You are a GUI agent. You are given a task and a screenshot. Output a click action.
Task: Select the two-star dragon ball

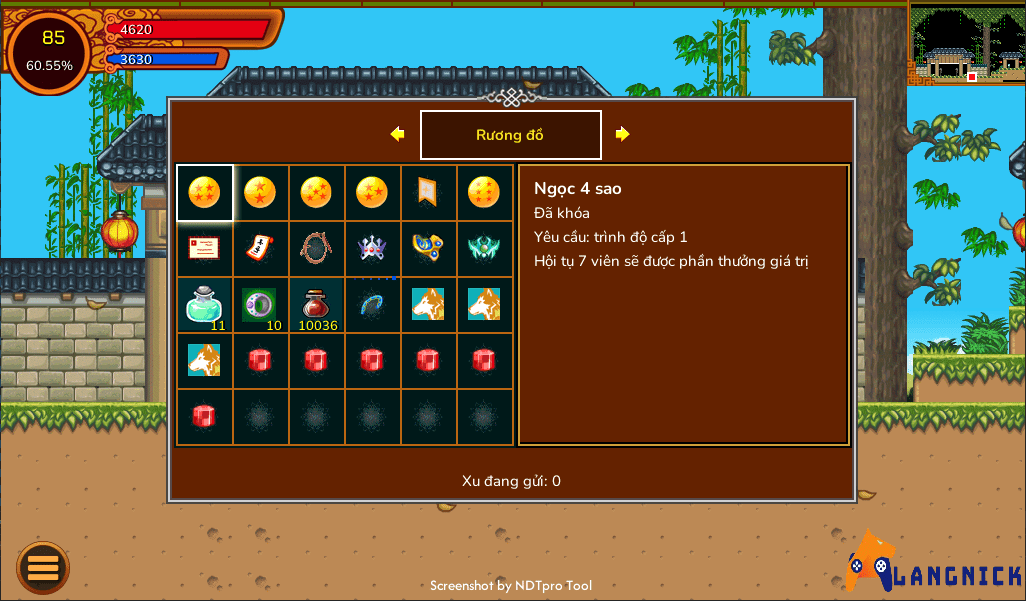pyautogui.click(x=260, y=192)
